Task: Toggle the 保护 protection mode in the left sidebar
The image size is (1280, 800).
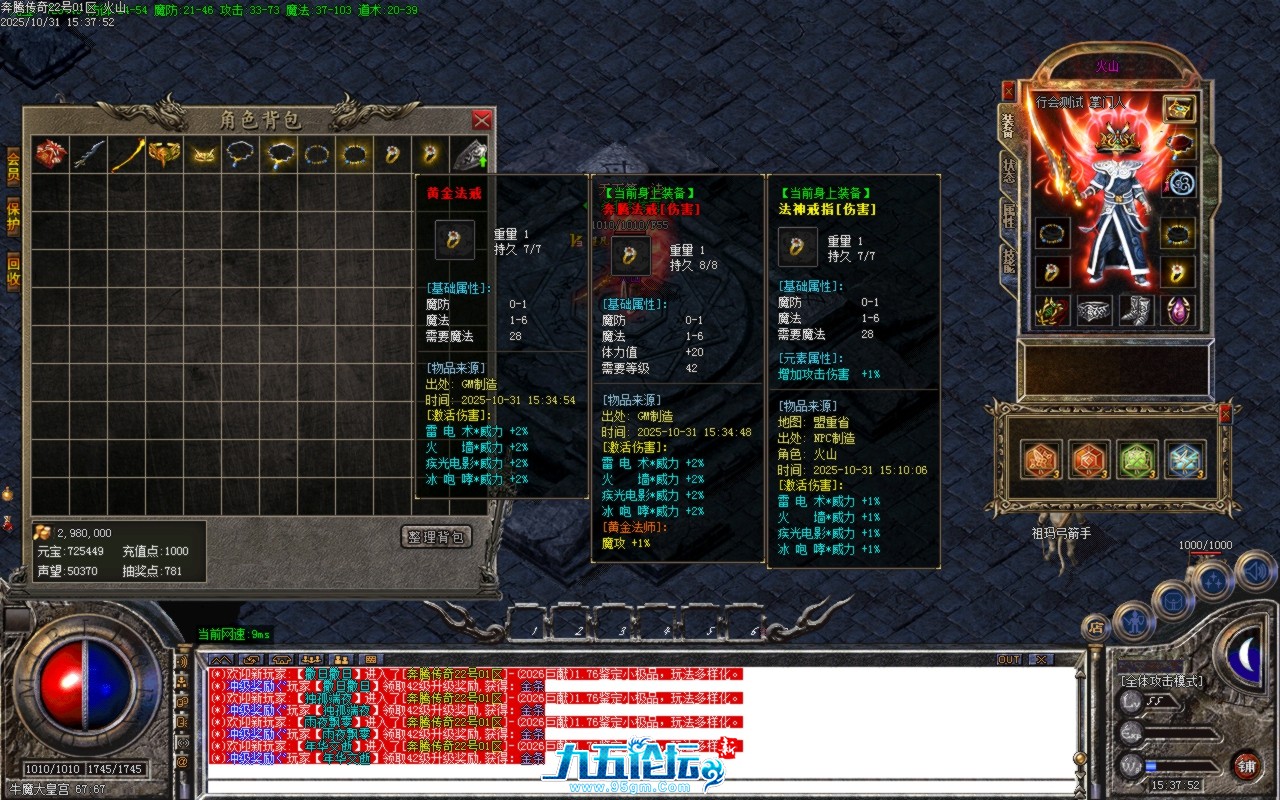Action: (13, 216)
